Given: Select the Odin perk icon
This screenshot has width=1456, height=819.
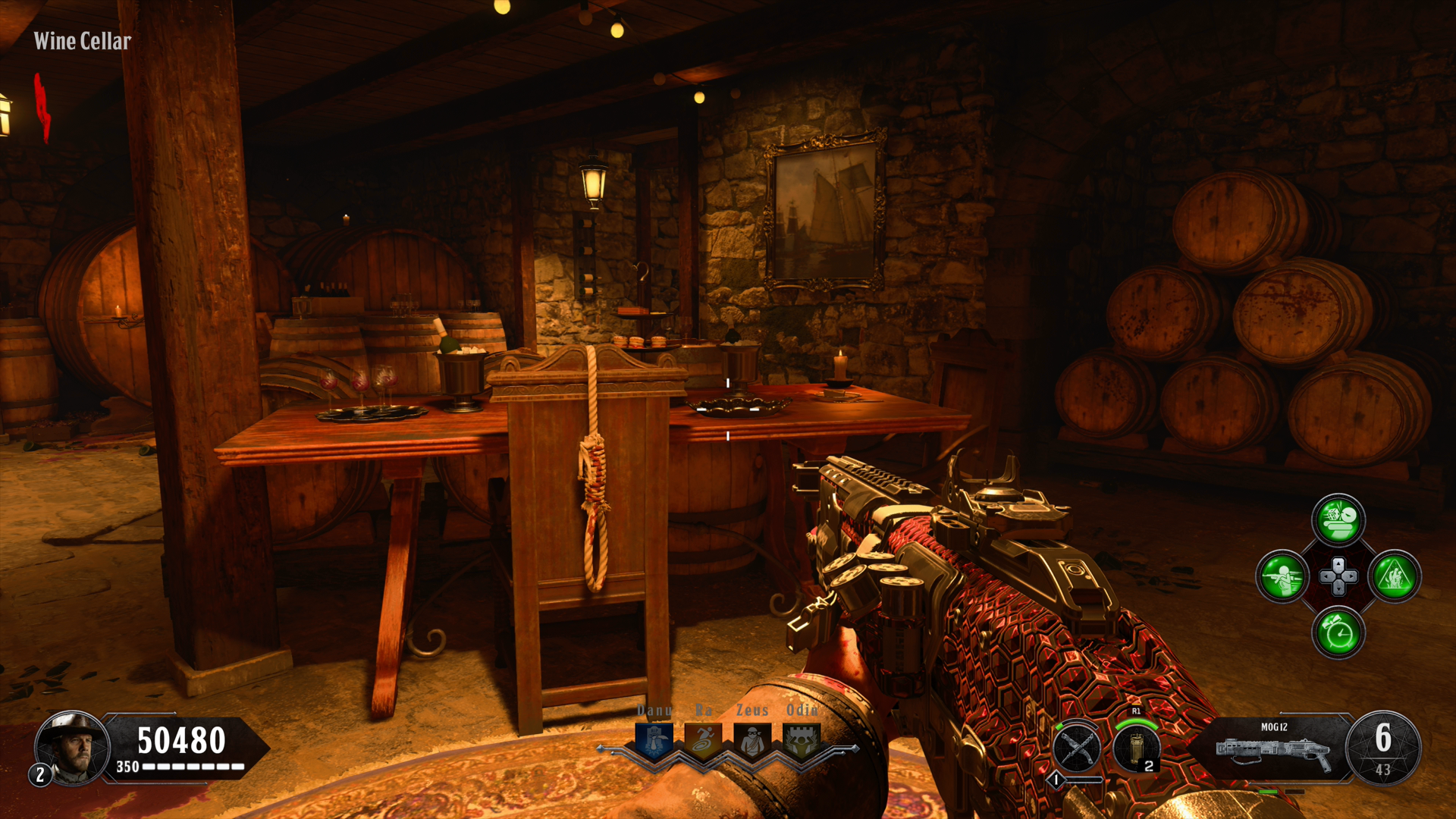Looking at the screenshot, I should [802, 740].
